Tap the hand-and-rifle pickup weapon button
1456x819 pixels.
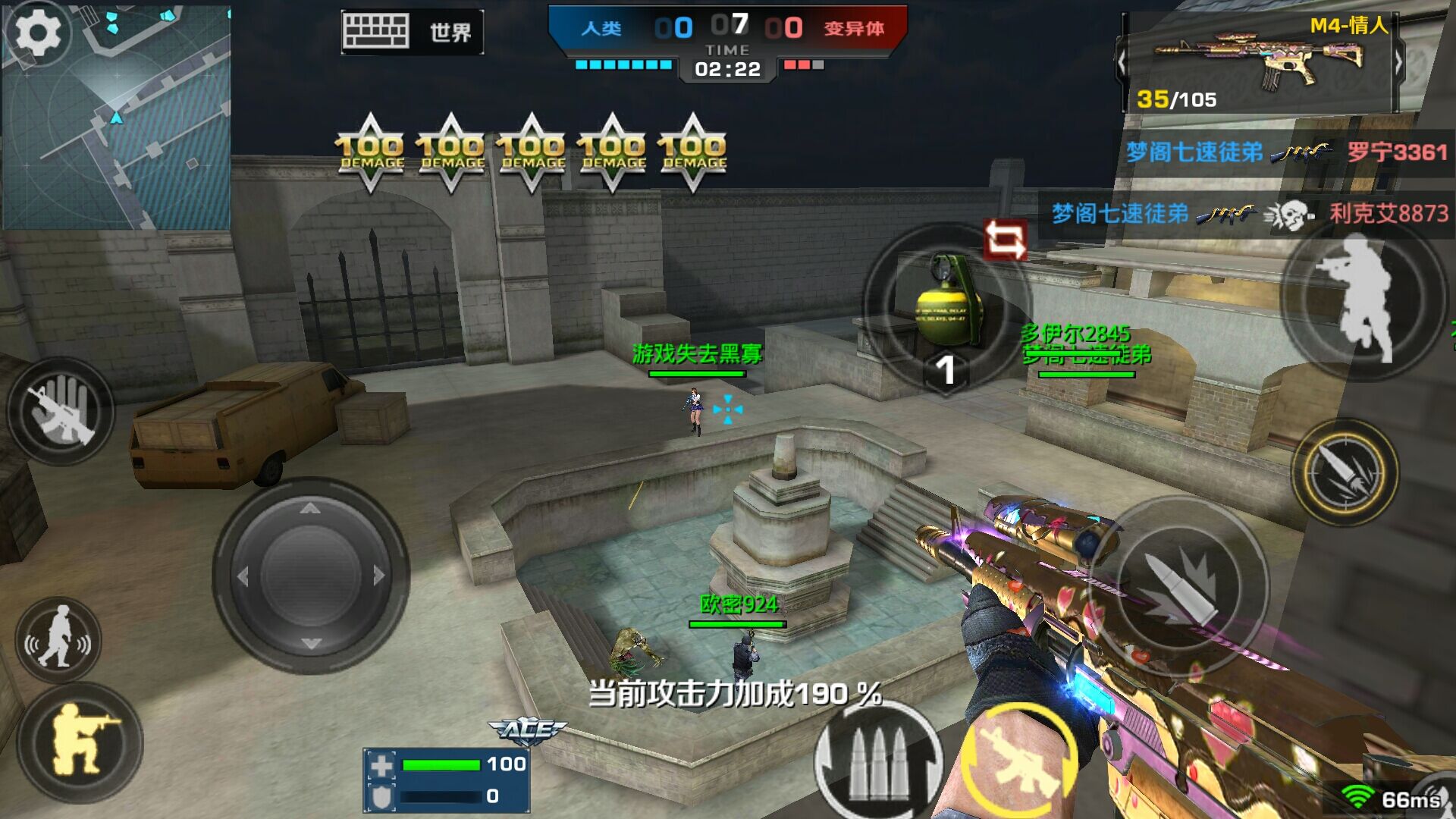61,410
